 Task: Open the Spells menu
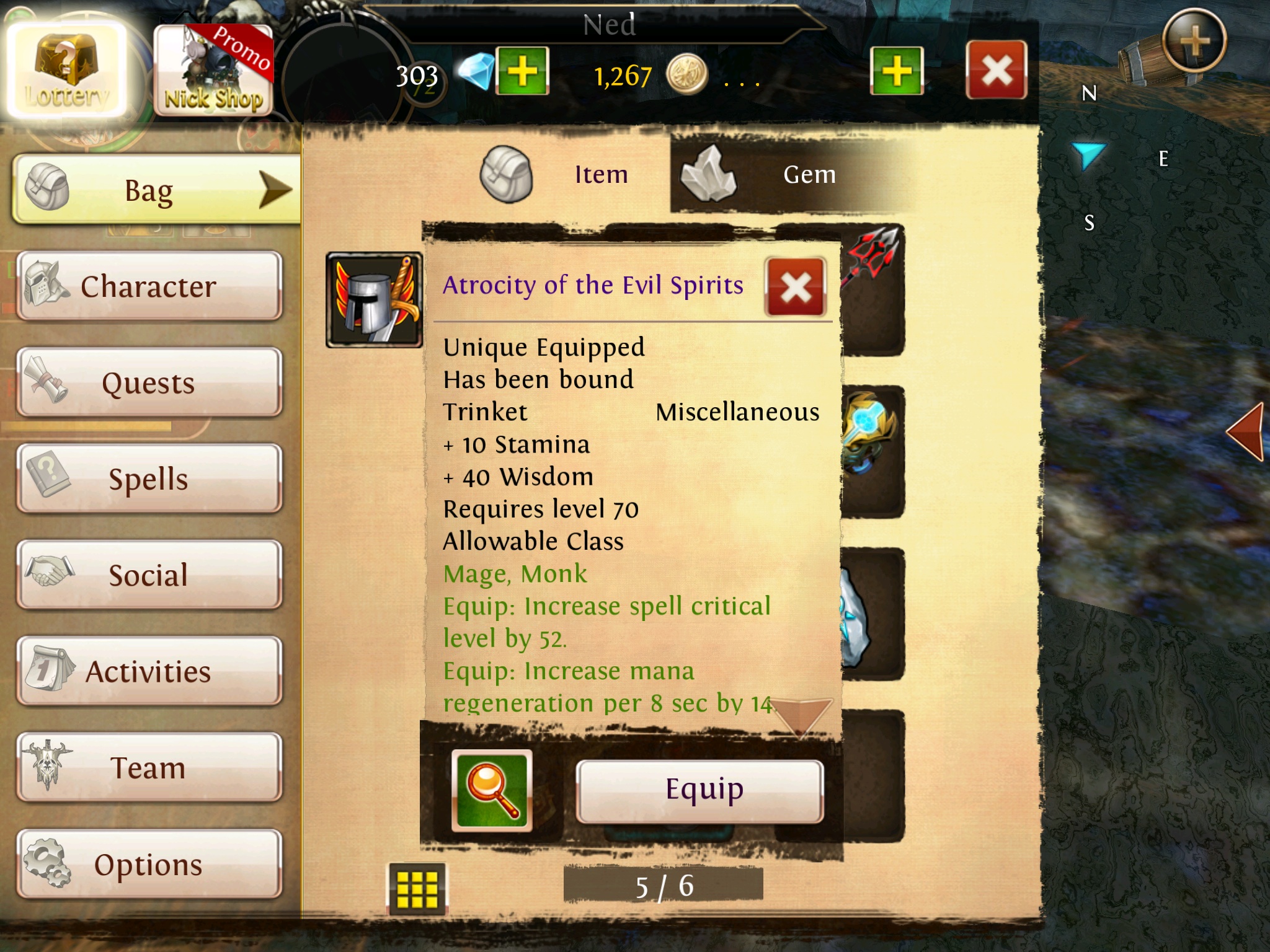[149, 479]
